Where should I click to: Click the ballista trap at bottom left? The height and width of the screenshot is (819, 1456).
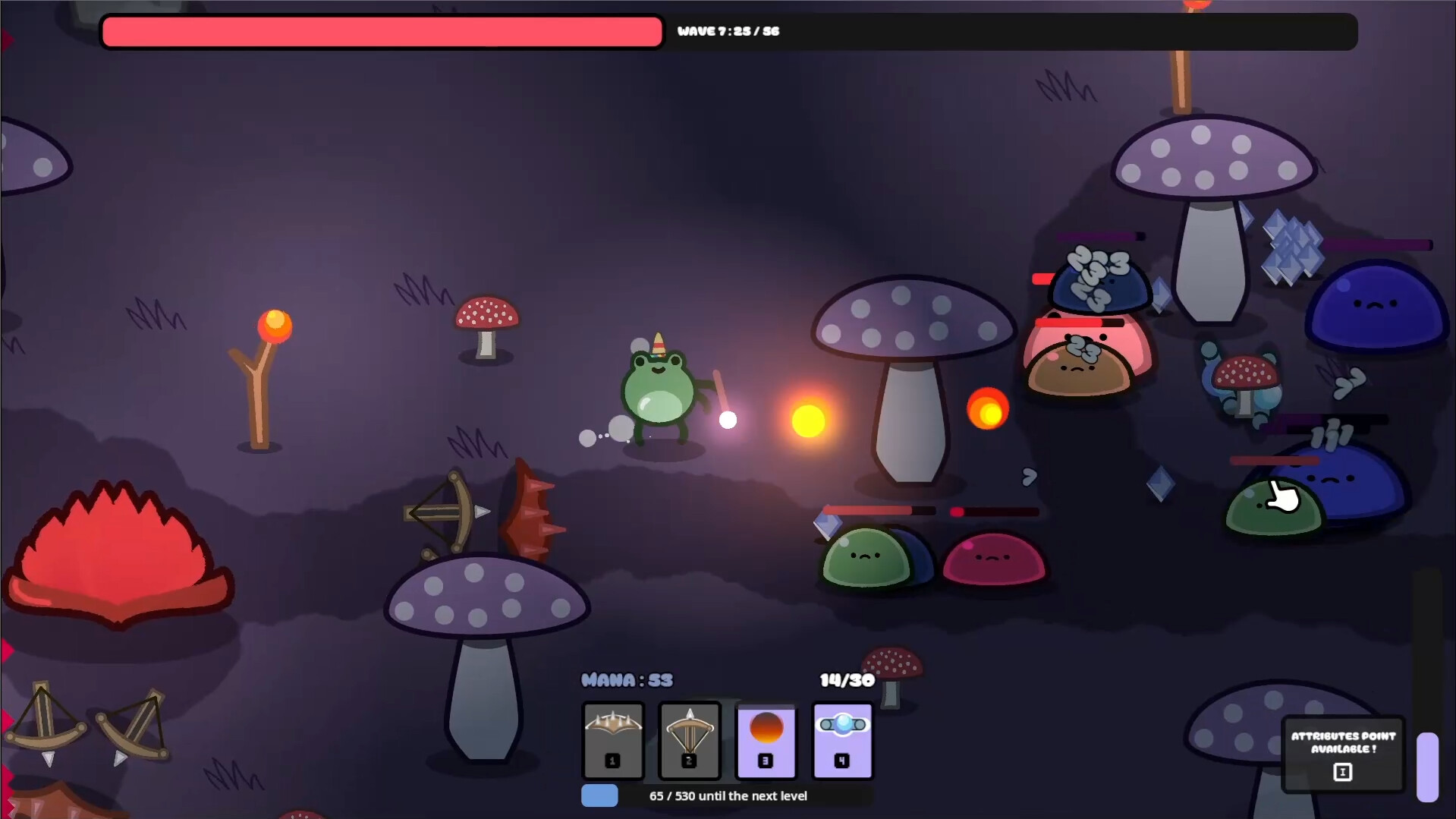point(46,725)
